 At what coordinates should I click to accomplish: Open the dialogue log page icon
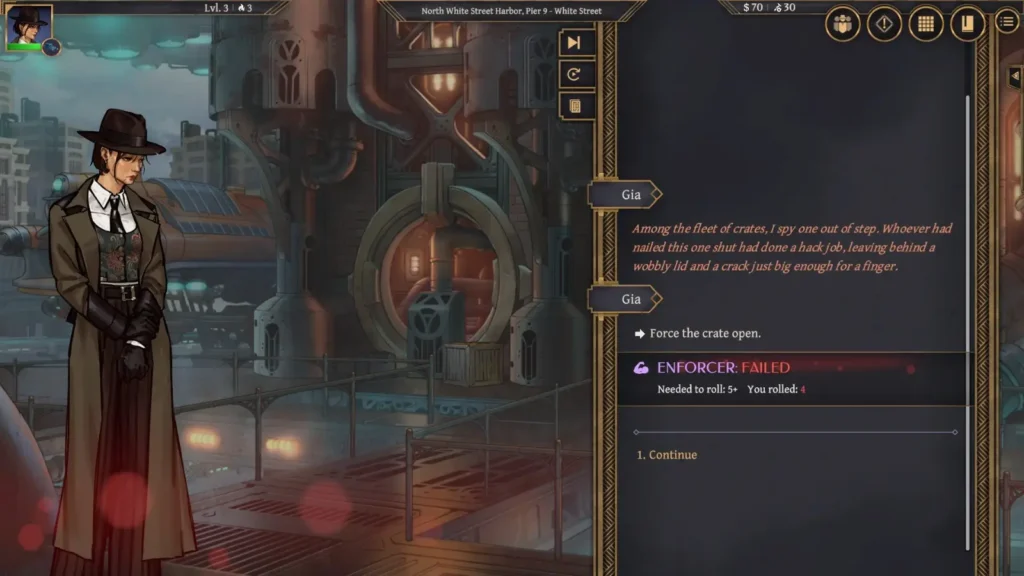(574, 106)
